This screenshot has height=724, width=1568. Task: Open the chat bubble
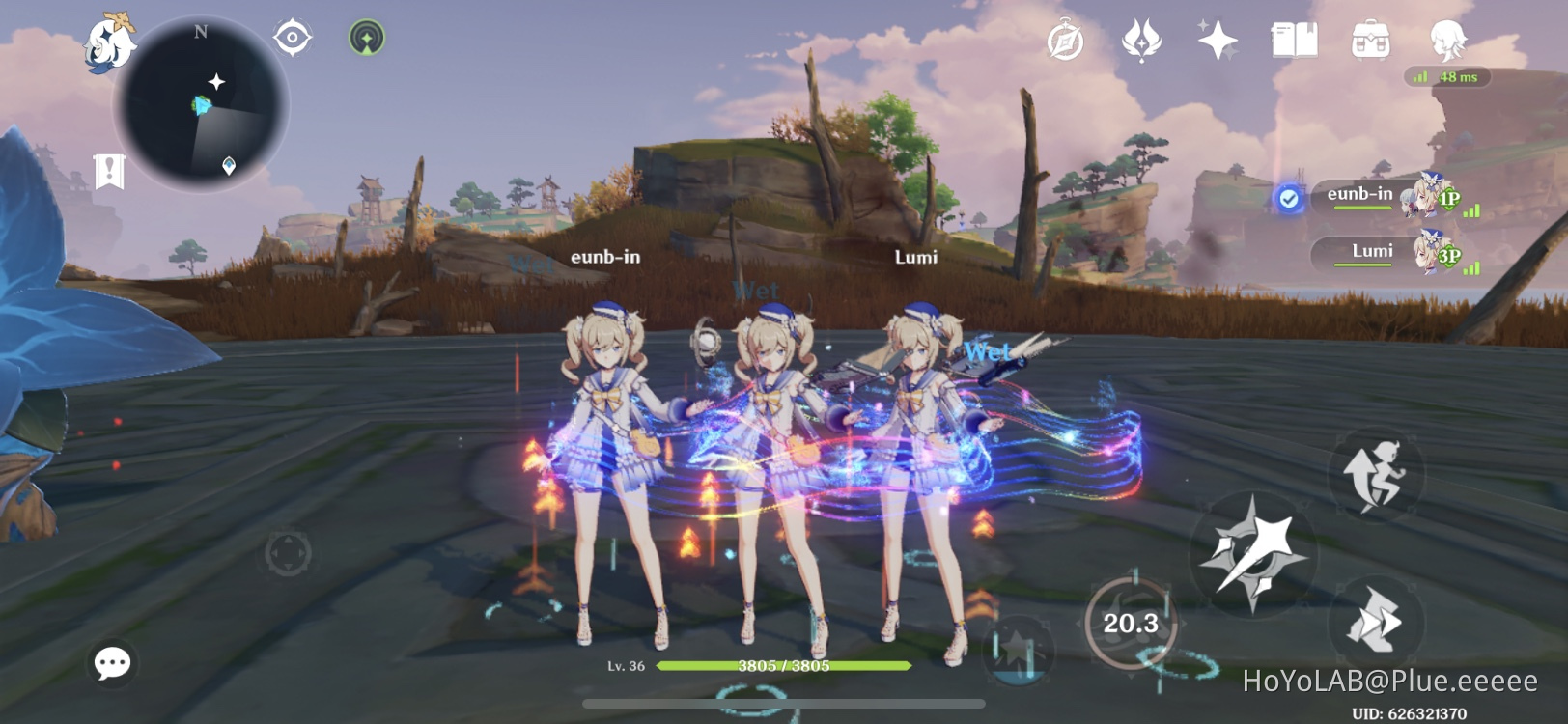pyautogui.click(x=111, y=662)
